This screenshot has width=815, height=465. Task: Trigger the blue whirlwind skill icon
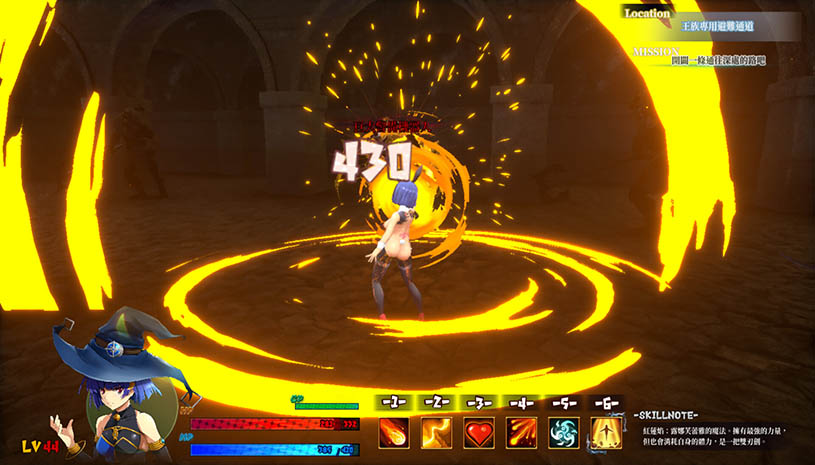pyautogui.click(x=564, y=433)
